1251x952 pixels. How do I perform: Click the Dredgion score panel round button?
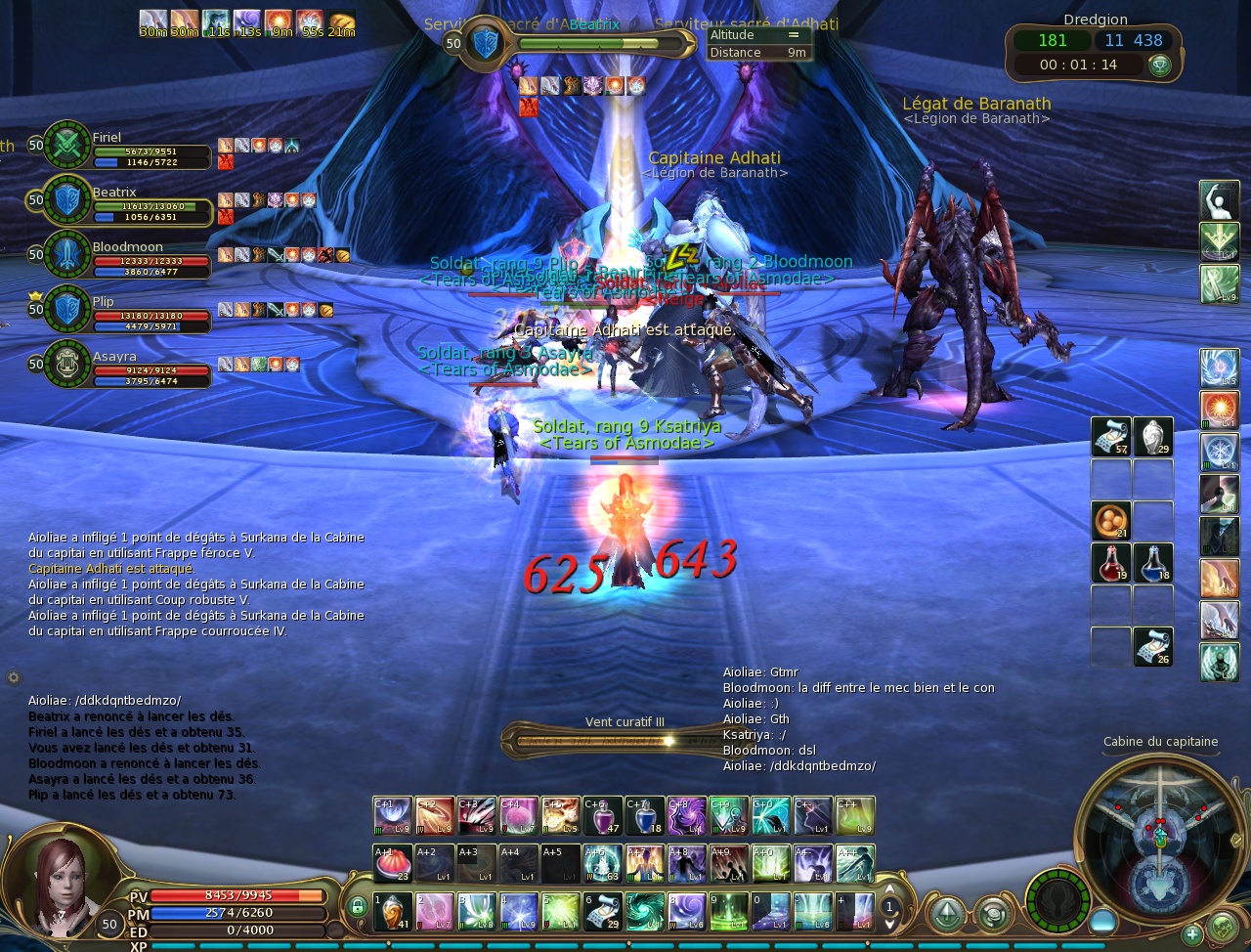click(1160, 65)
